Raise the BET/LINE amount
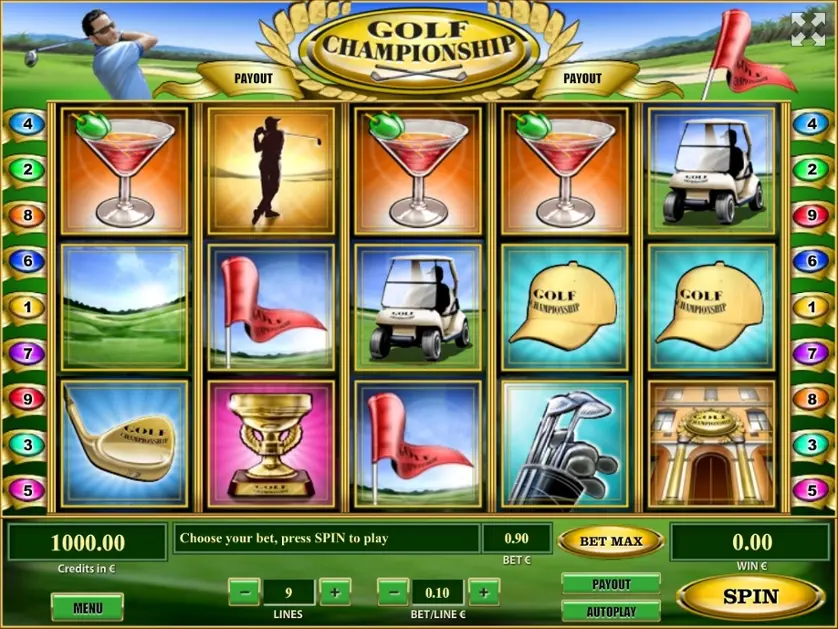Image resolution: width=838 pixels, height=629 pixels. tap(483, 592)
